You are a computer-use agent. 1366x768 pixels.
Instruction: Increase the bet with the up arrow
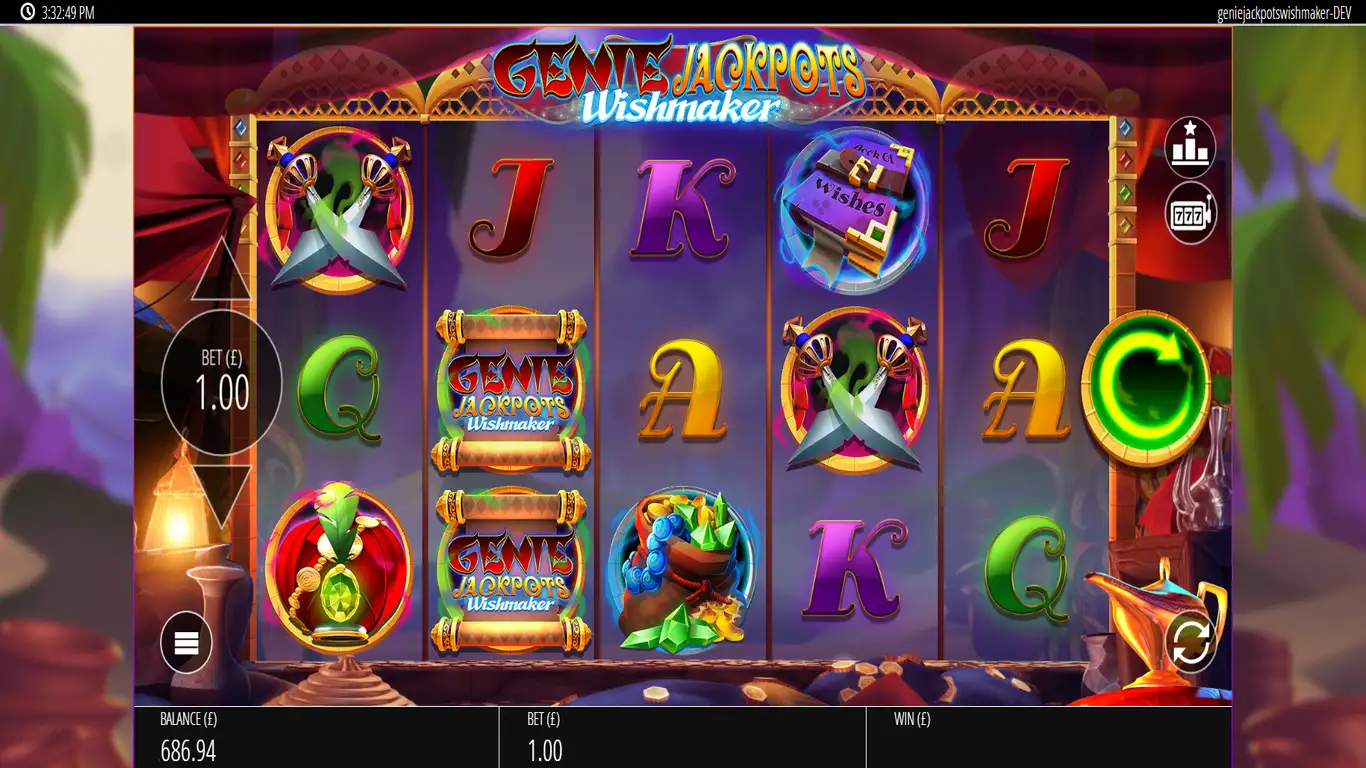click(x=221, y=272)
